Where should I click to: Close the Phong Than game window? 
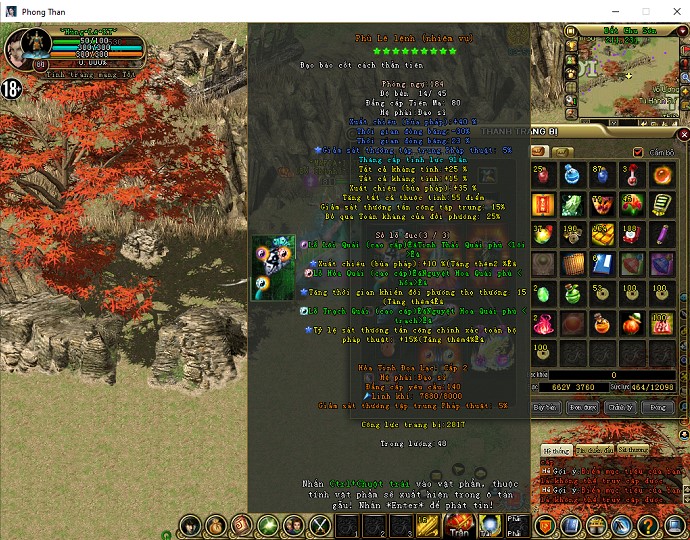coord(672,11)
